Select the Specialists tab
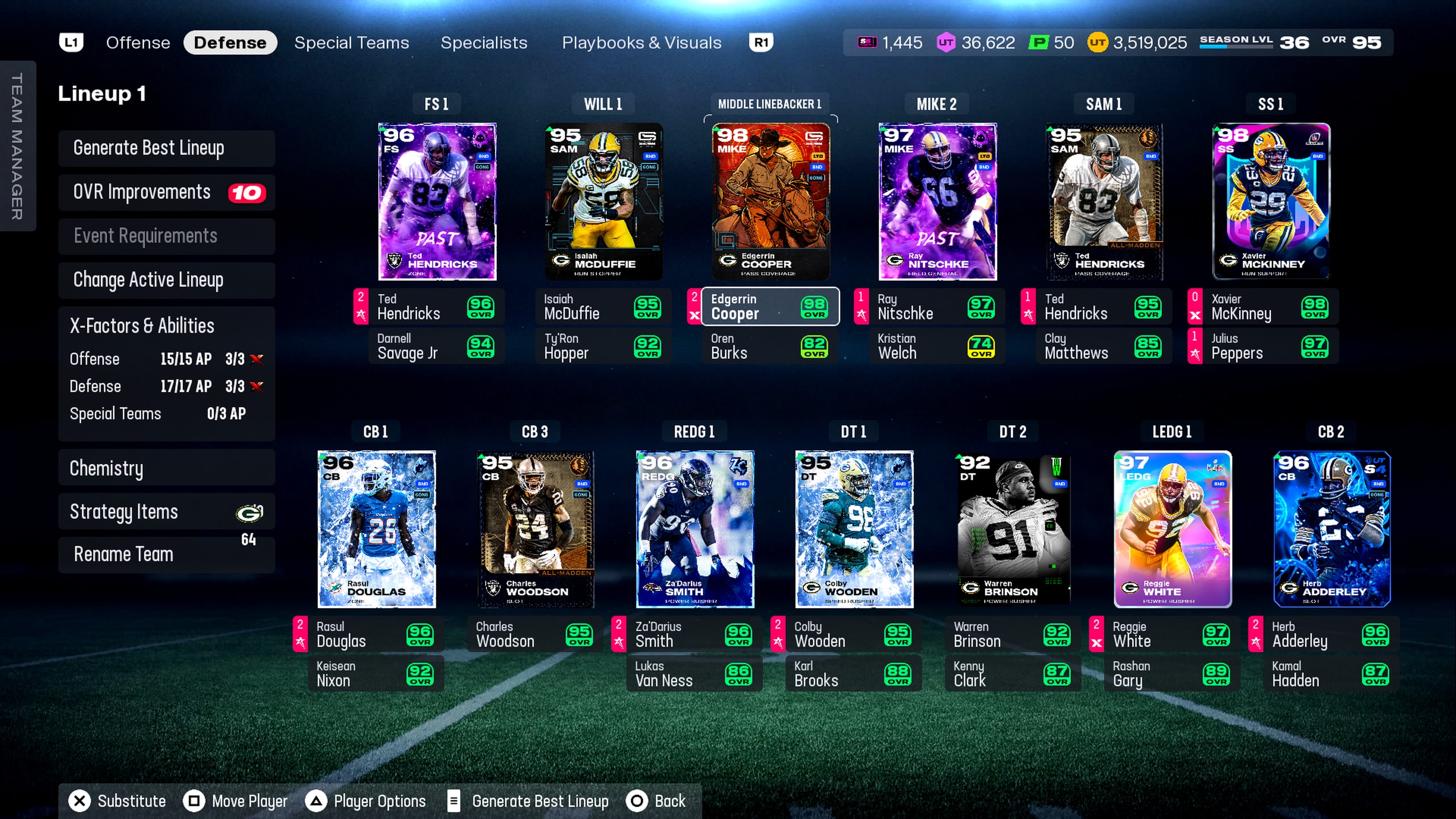The height and width of the screenshot is (819, 1456). click(483, 43)
